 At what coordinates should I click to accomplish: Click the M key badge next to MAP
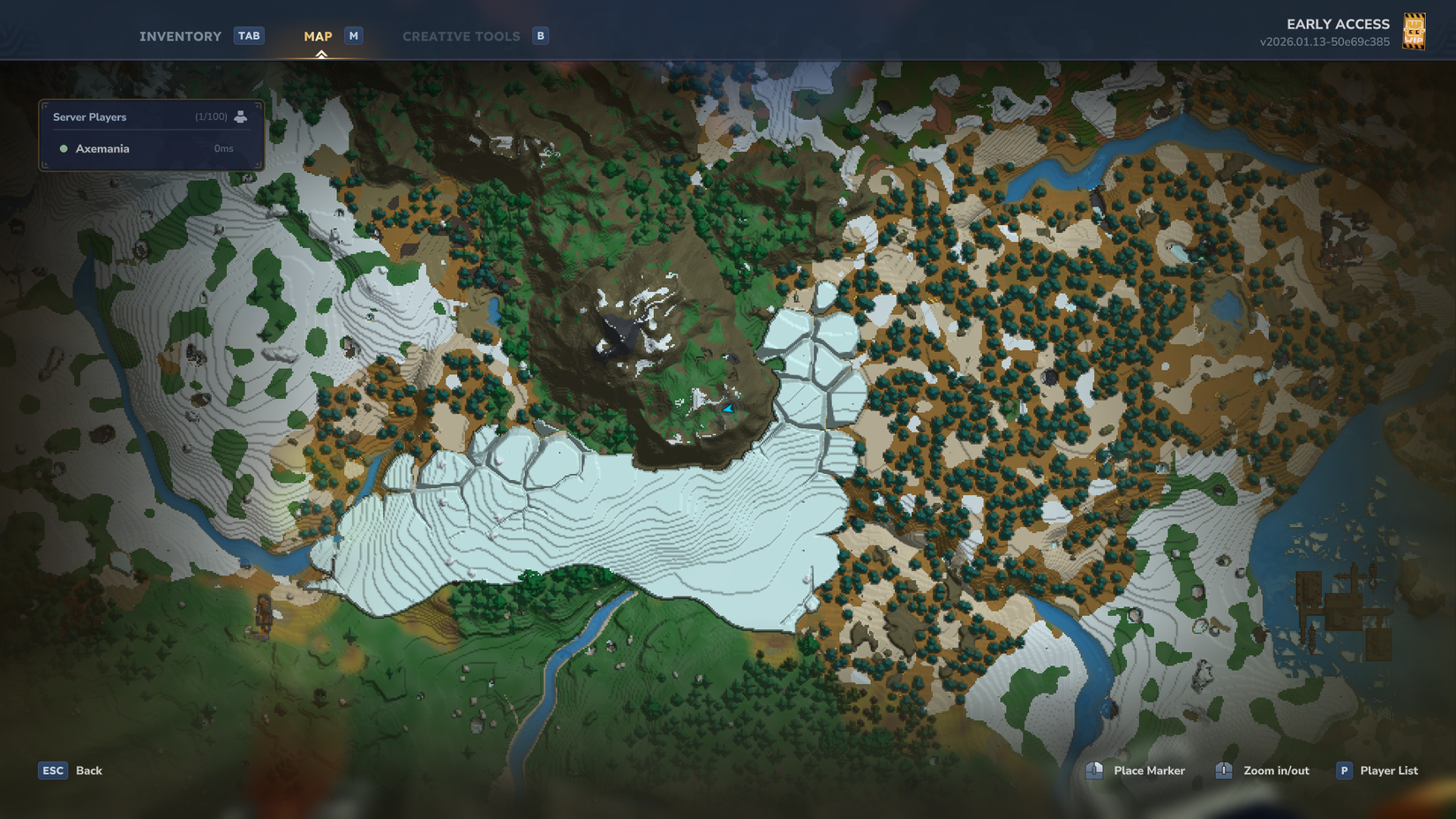tap(353, 35)
